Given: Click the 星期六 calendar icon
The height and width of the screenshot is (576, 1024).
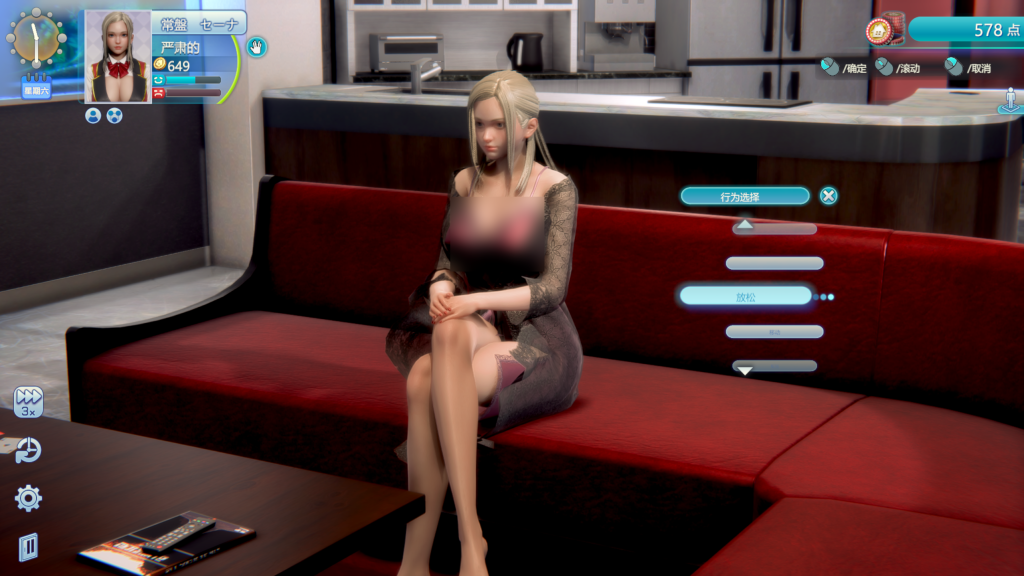Looking at the screenshot, I should [36, 86].
